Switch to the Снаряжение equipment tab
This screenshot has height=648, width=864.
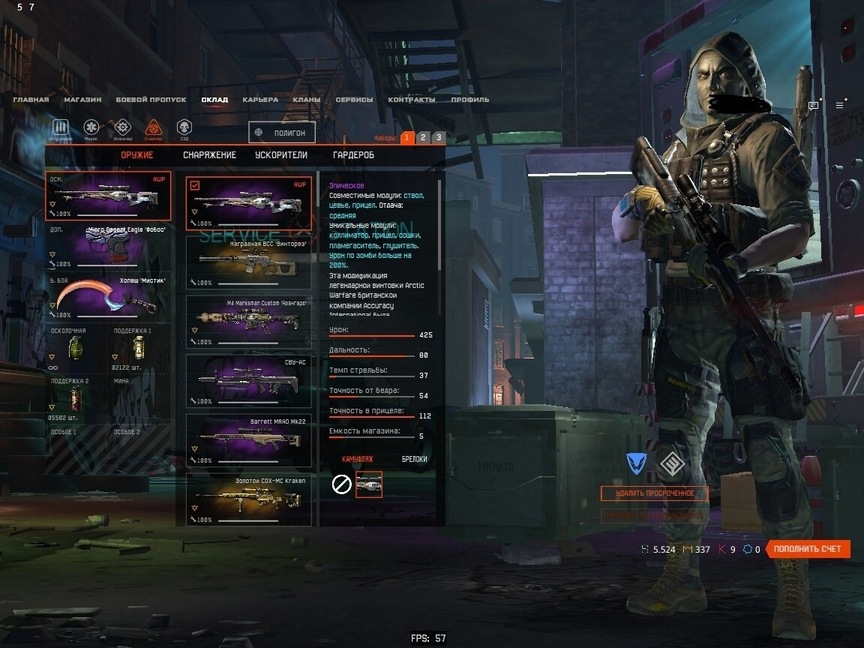(x=209, y=155)
